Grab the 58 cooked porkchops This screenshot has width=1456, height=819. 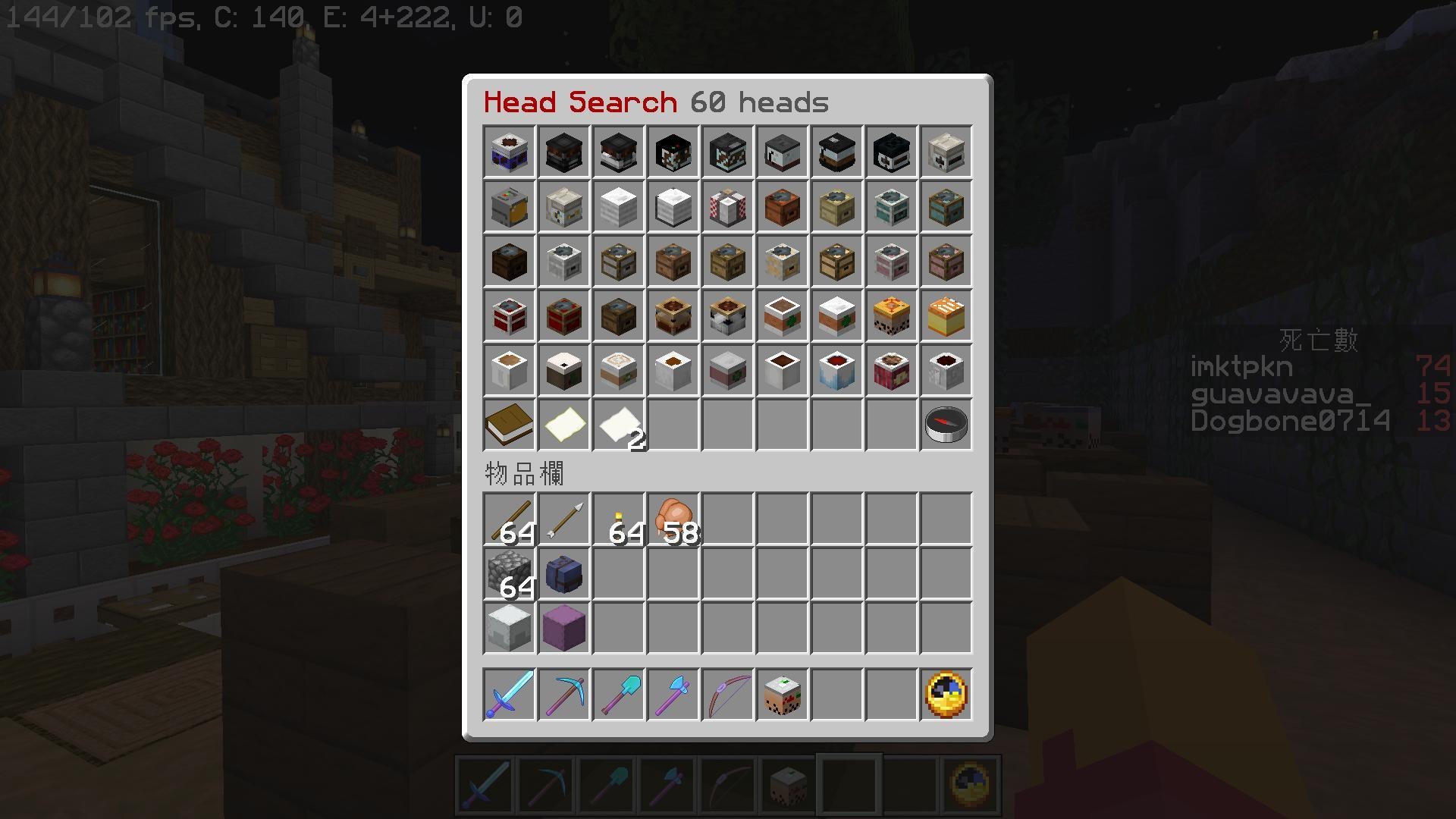(672, 519)
